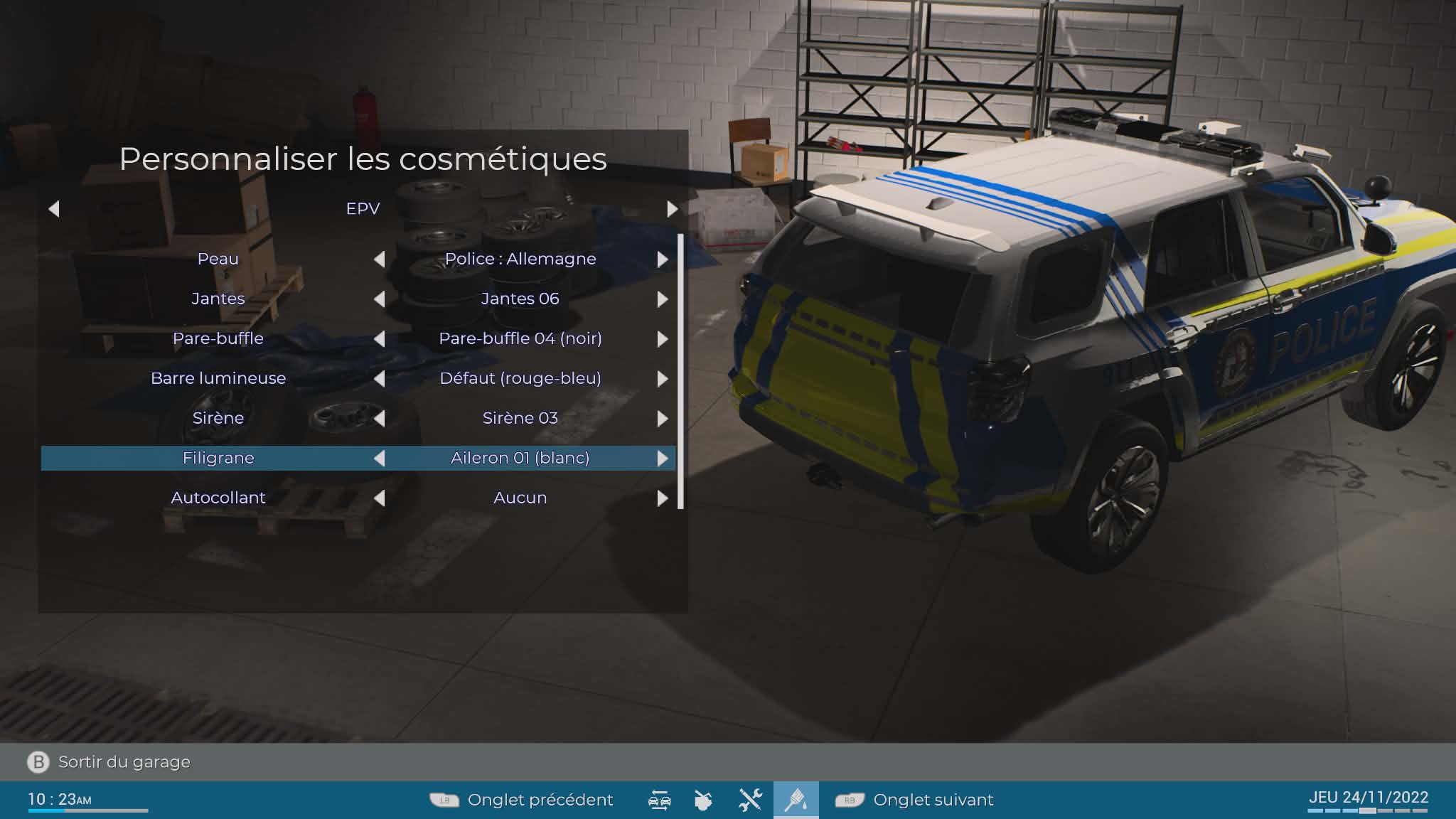Change to next siren after Sirène 03

point(663,419)
